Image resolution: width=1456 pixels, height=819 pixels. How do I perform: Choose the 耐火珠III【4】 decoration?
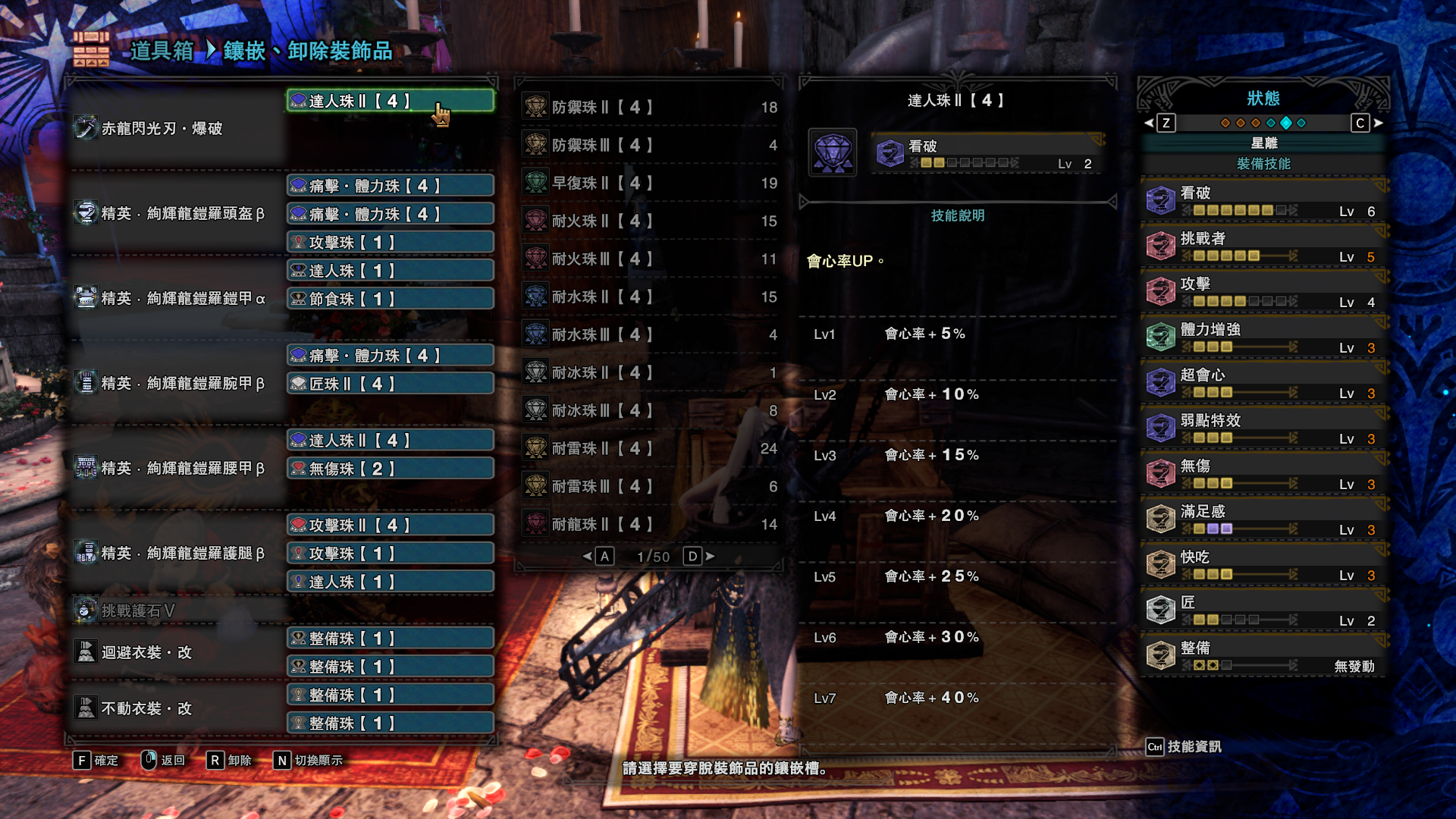coord(649,259)
